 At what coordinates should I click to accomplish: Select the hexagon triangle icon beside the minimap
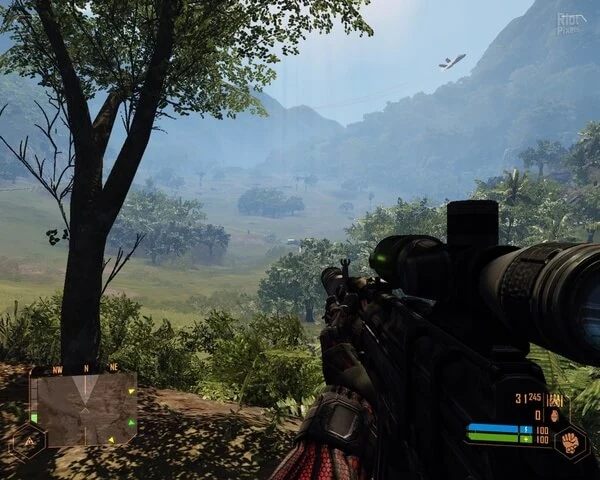[27, 439]
